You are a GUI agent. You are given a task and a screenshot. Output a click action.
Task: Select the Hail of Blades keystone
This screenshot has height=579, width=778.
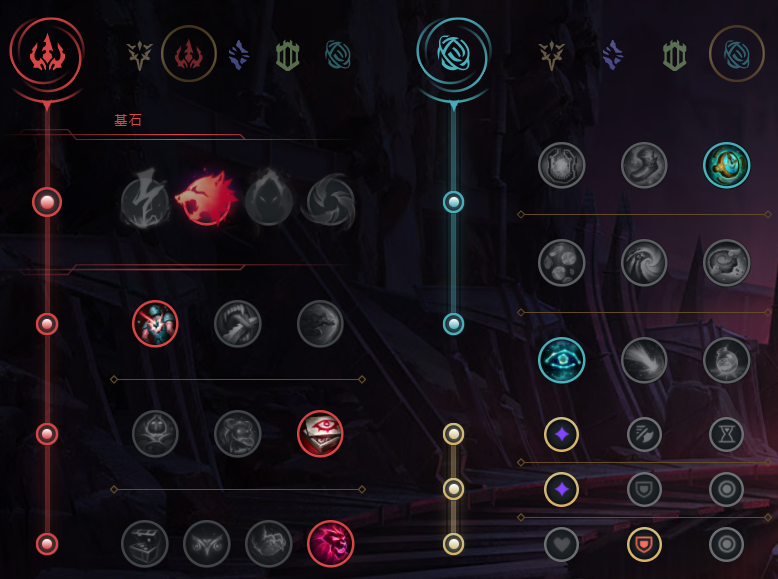tap(330, 201)
